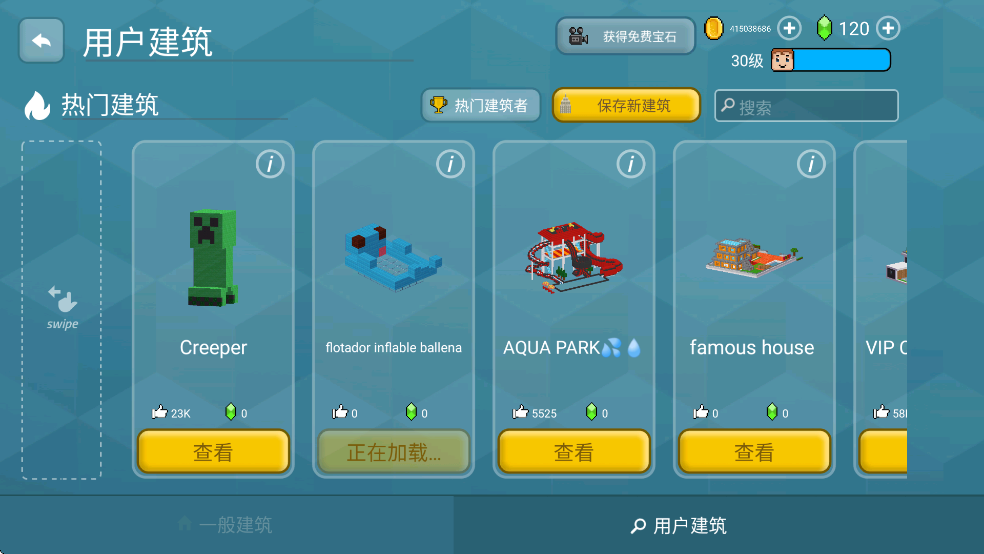Select the AQUA PARK model thumbnail
Image resolution: width=984 pixels, height=554 pixels.
[x=574, y=257]
